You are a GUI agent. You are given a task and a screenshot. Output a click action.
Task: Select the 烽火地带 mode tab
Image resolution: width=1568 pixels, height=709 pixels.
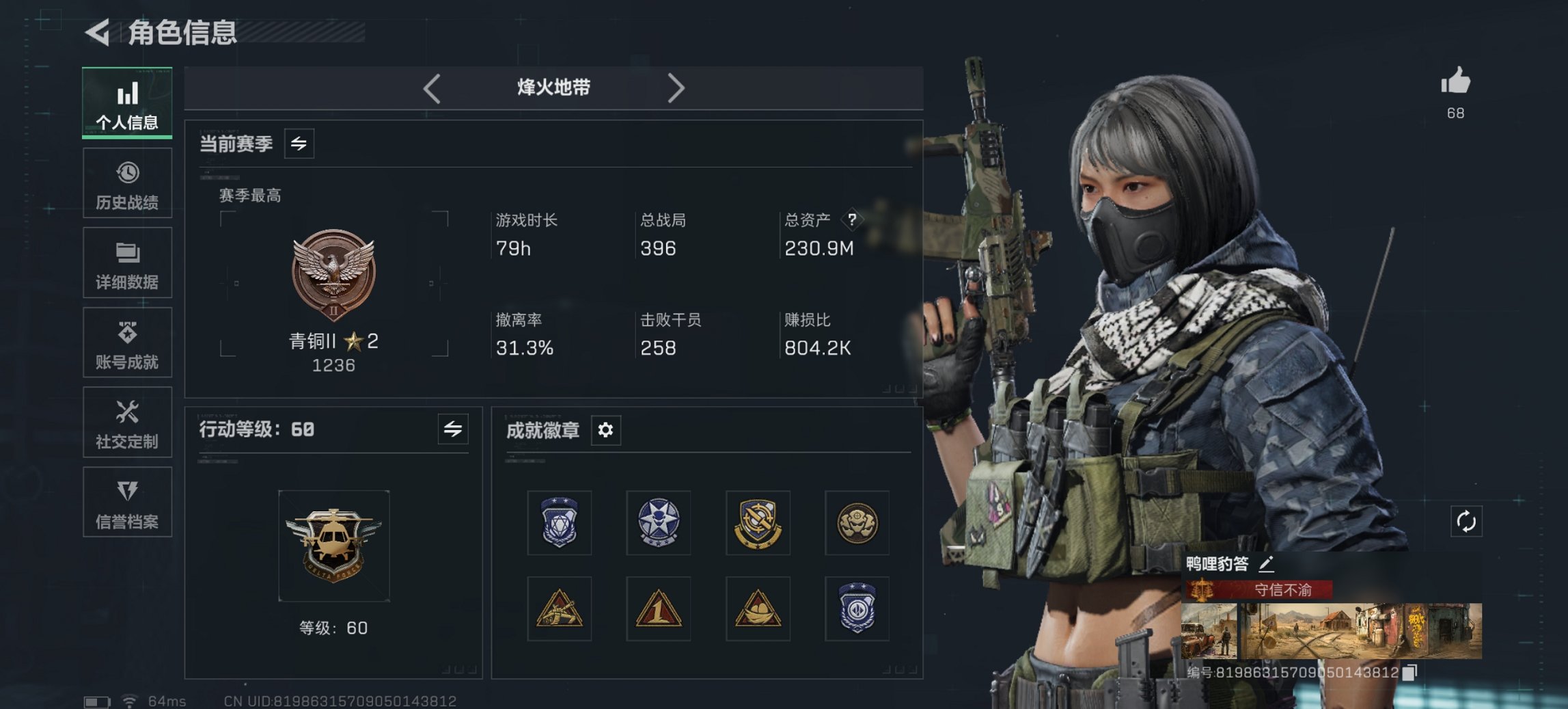(553, 88)
